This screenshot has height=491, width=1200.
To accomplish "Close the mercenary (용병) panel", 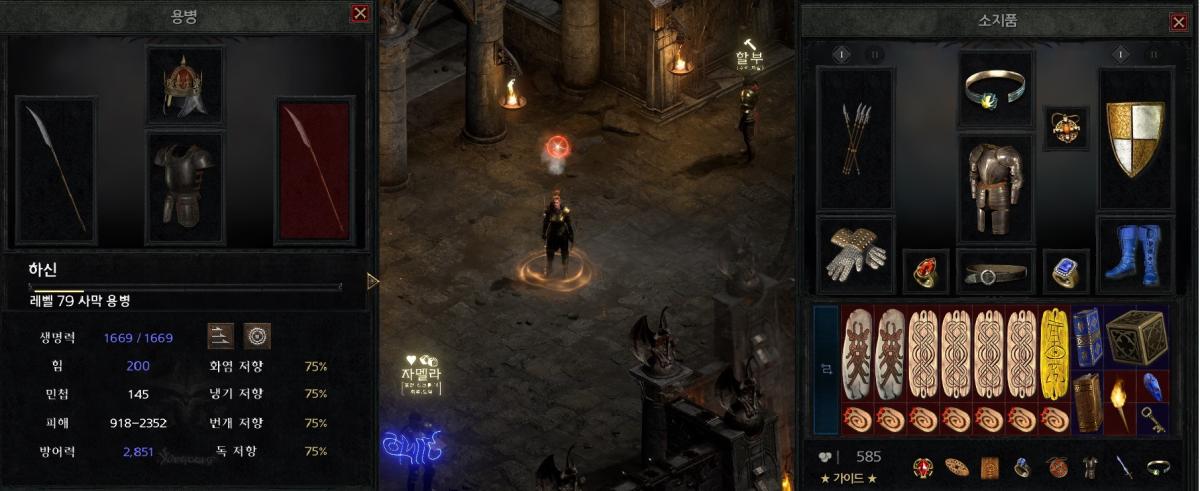I will (x=360, y=14).
